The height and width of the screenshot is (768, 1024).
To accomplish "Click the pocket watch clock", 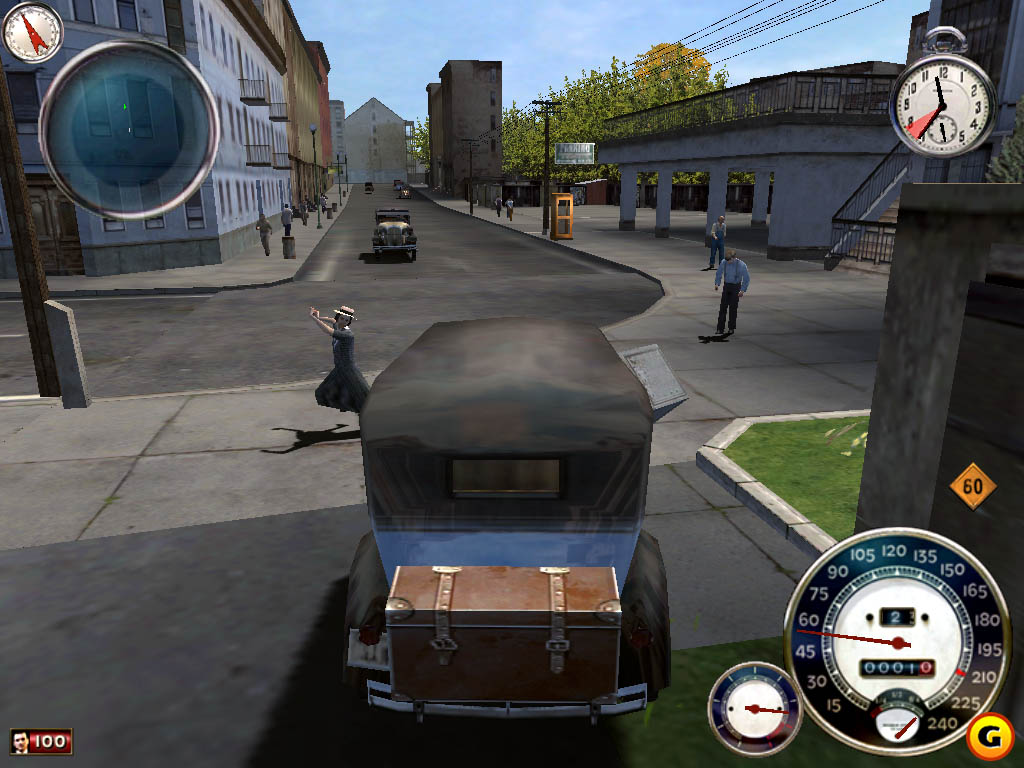I will click(942, 103).
